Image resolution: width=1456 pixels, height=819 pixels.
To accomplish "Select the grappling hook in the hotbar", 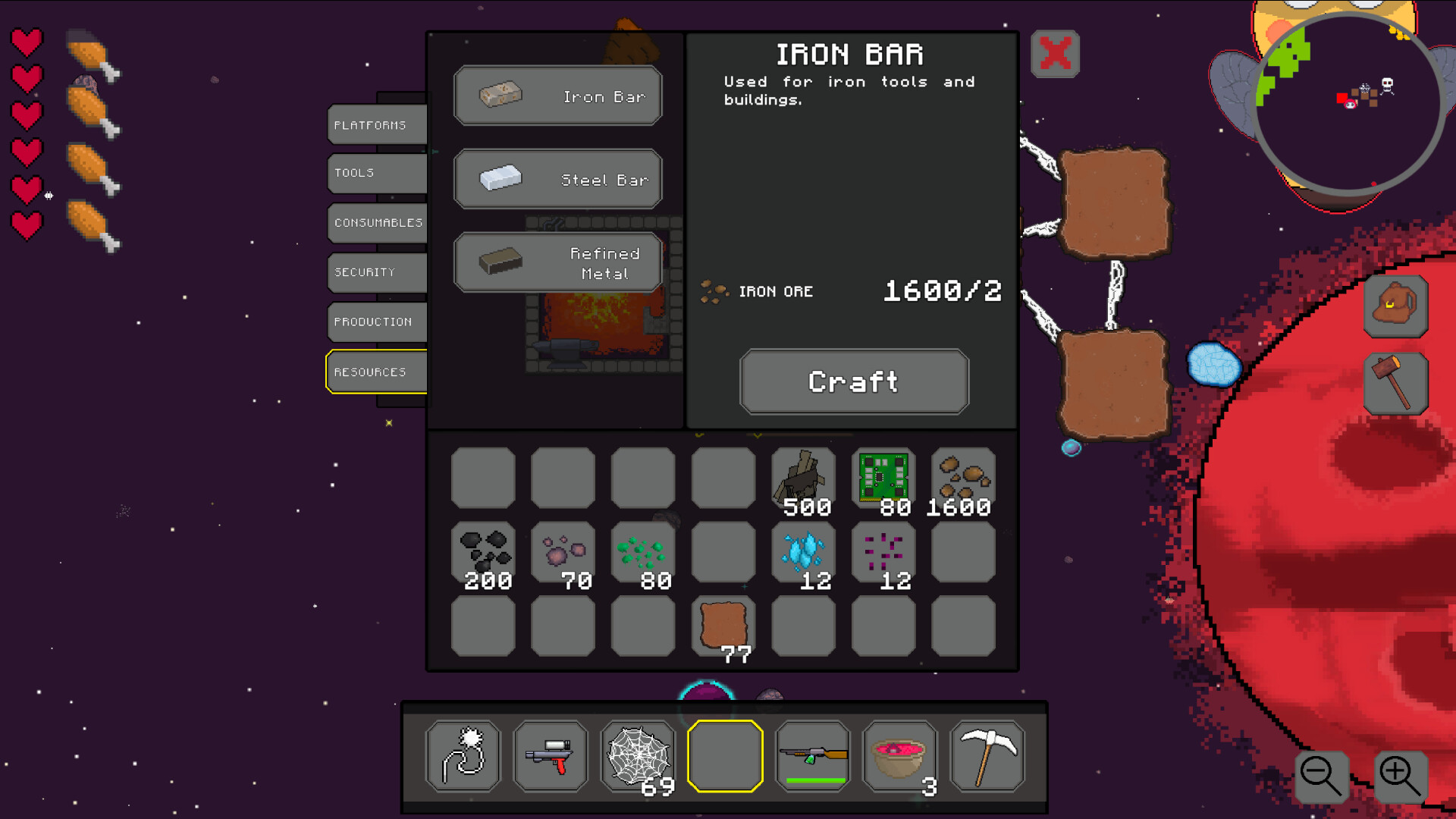I will pos(463,756).
